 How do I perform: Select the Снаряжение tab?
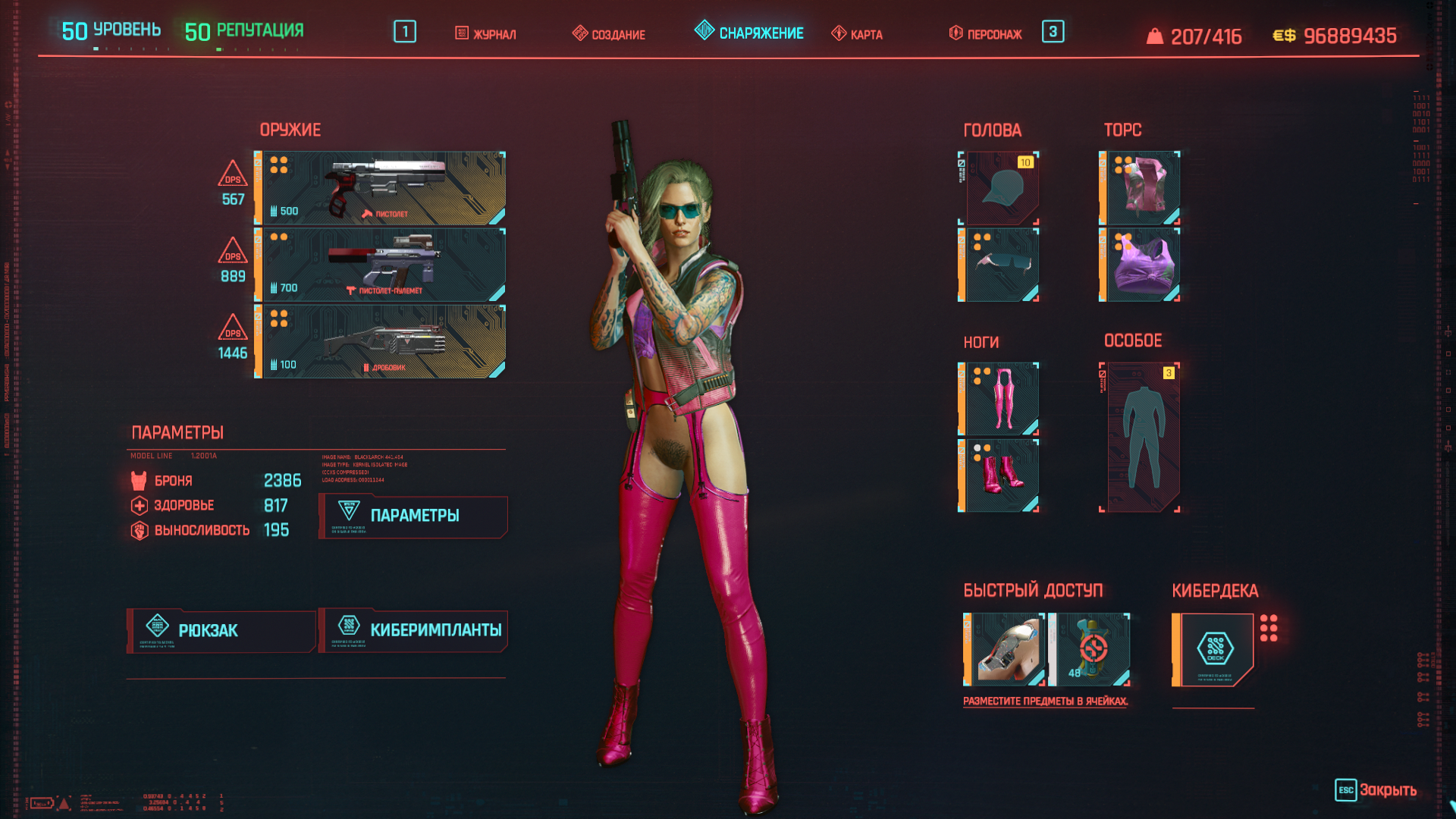pos(749,33)
